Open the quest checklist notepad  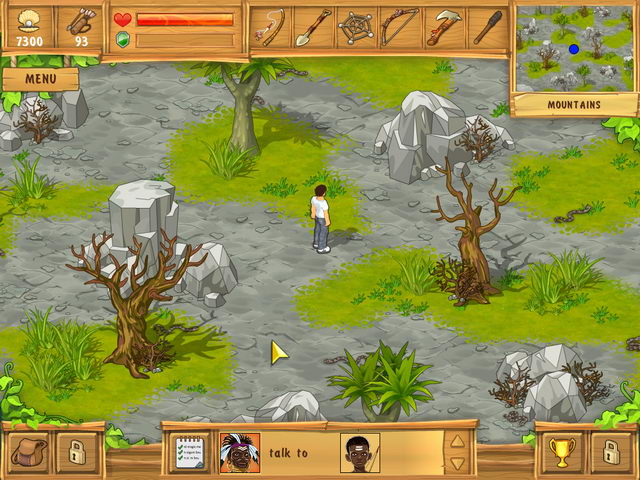(192, 453)
